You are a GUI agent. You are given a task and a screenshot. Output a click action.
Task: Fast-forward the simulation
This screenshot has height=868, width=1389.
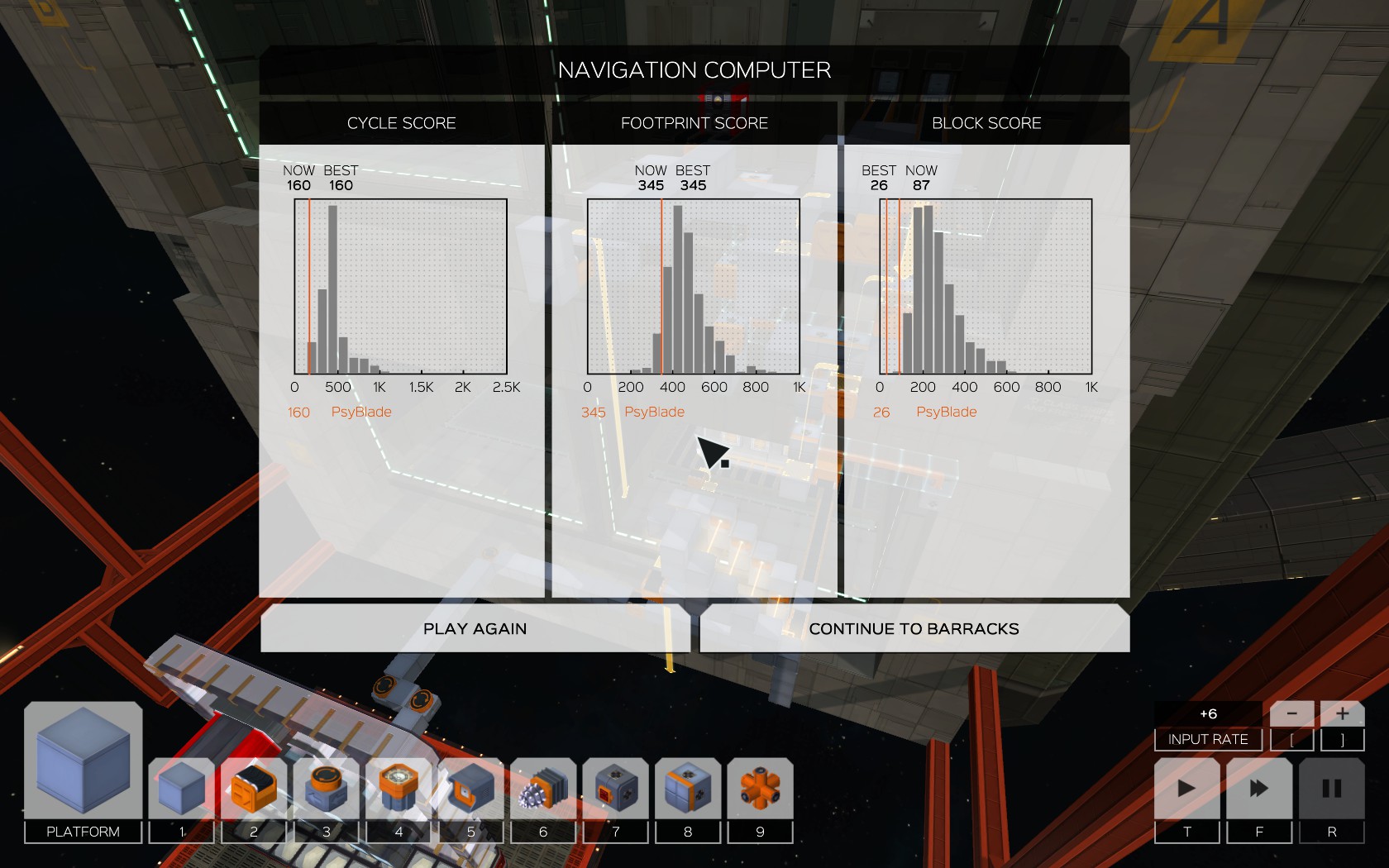point(1258,789)
